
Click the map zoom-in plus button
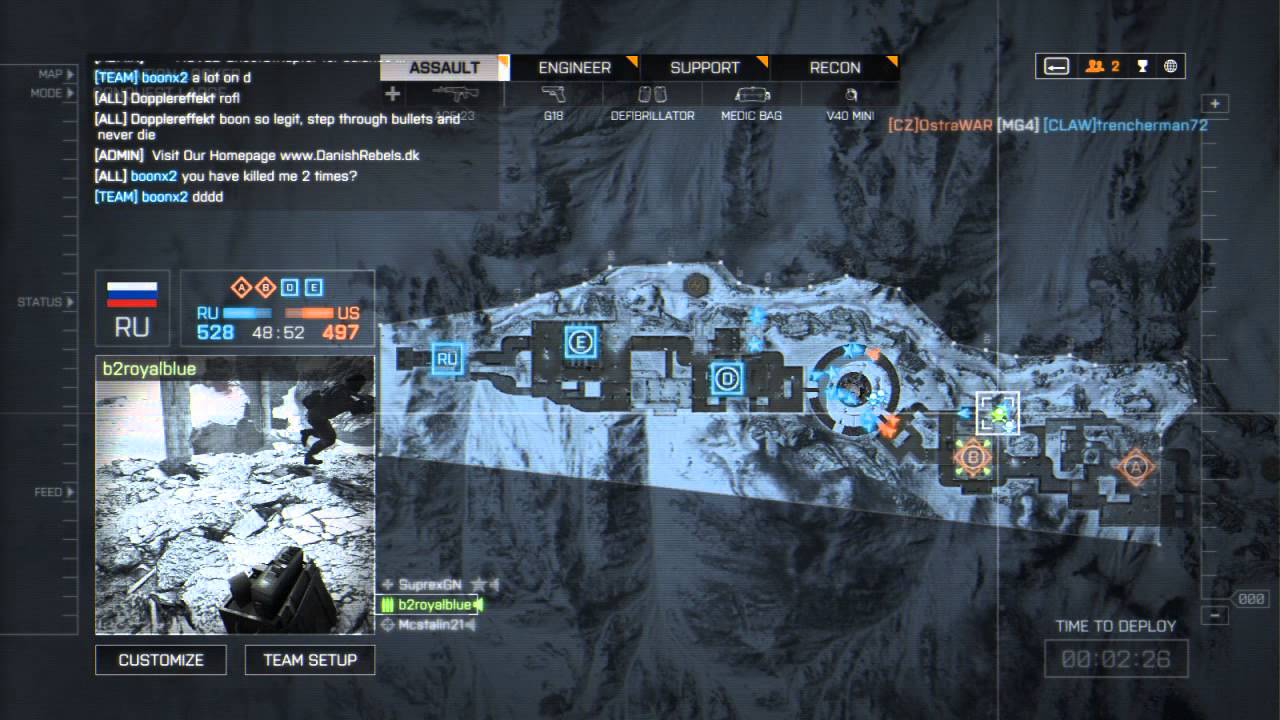tap(1215, 104)
